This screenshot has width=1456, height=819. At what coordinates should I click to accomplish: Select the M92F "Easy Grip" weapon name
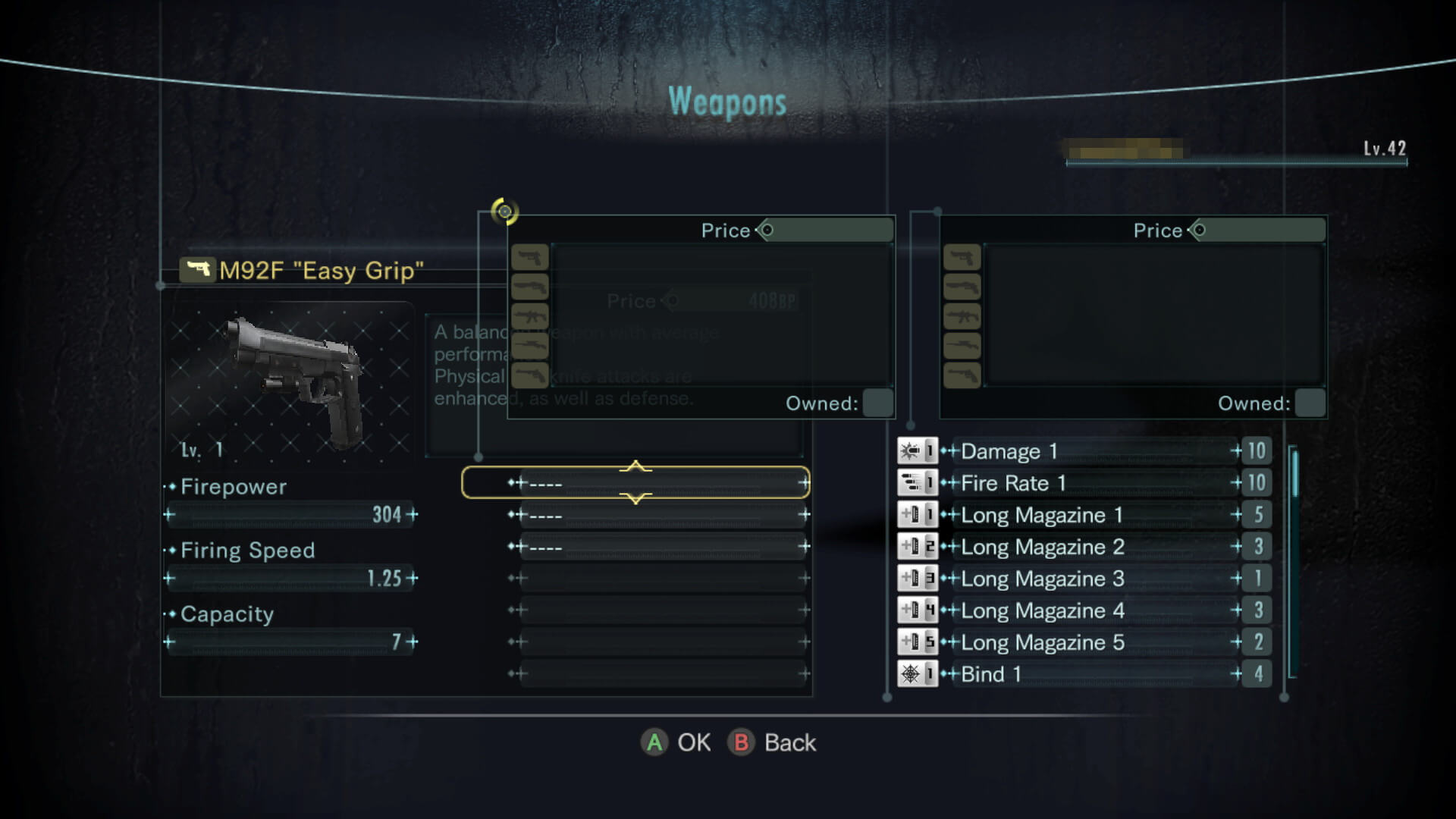[321, 271]
